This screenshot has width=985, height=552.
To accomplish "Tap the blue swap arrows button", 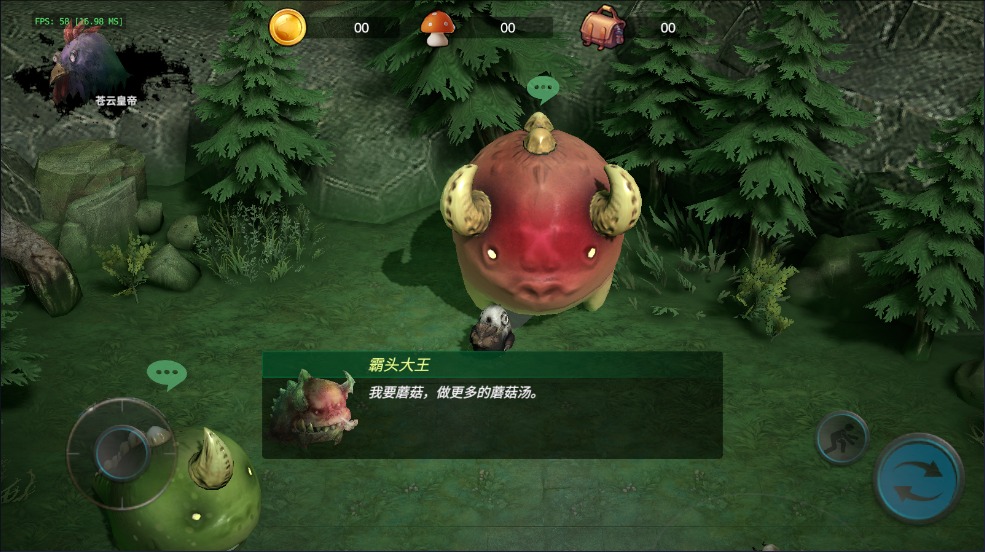I will [917, 478].
